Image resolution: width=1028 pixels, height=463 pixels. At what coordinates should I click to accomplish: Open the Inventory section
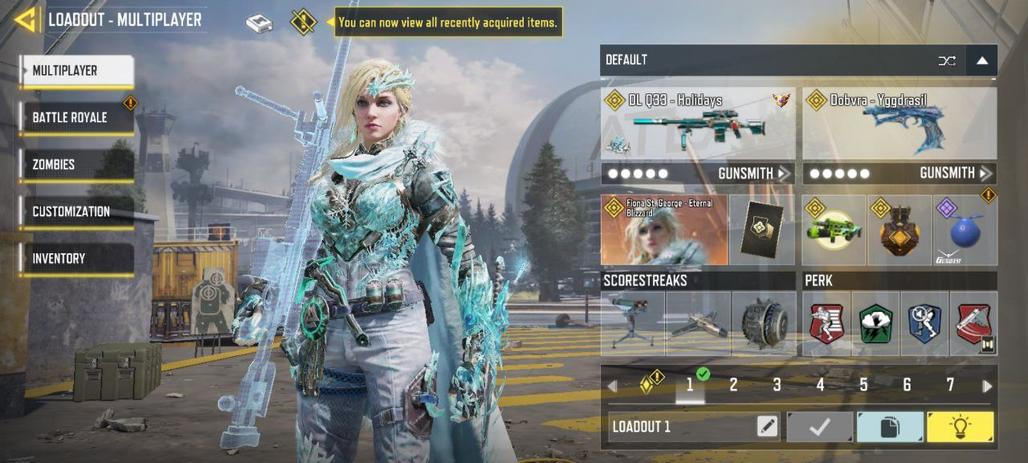pos(77,259)
